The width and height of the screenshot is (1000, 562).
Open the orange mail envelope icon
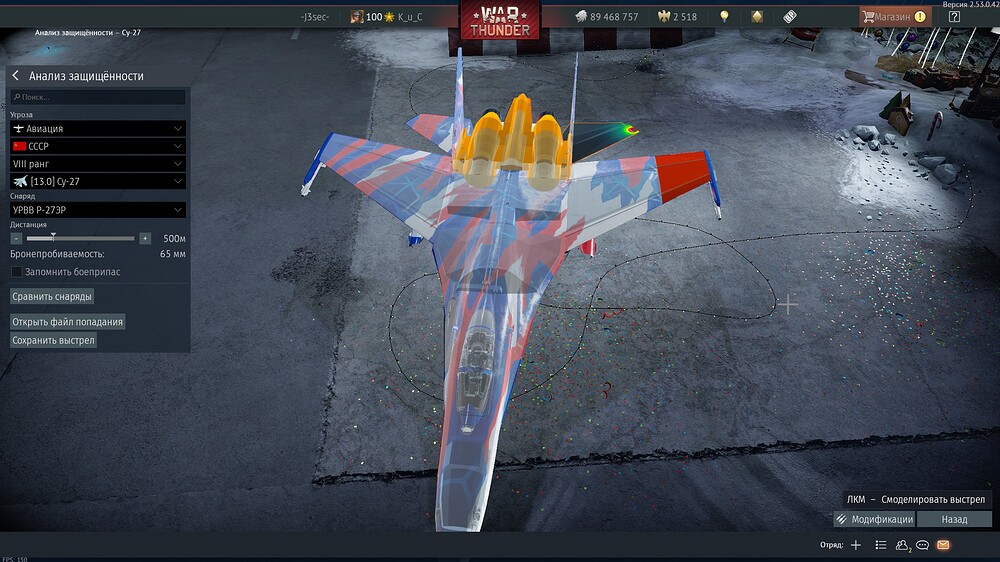coord(943,545)
